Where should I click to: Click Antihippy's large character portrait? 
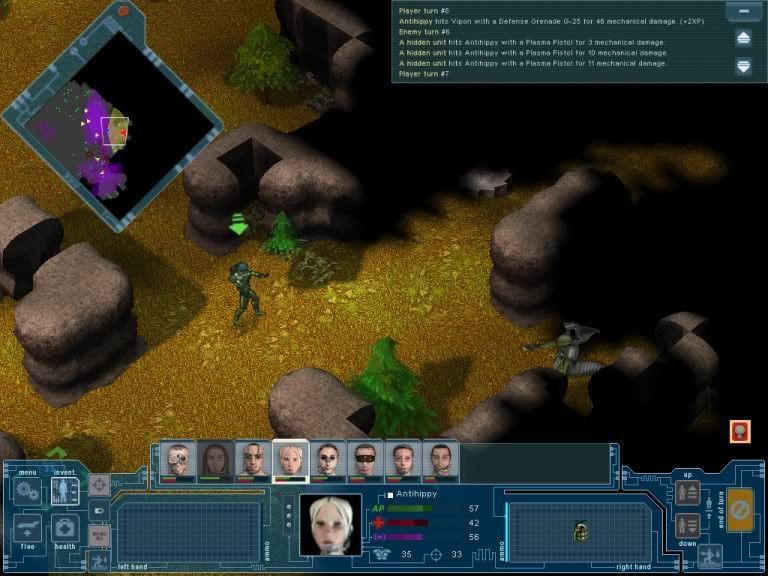click(330, 524)
